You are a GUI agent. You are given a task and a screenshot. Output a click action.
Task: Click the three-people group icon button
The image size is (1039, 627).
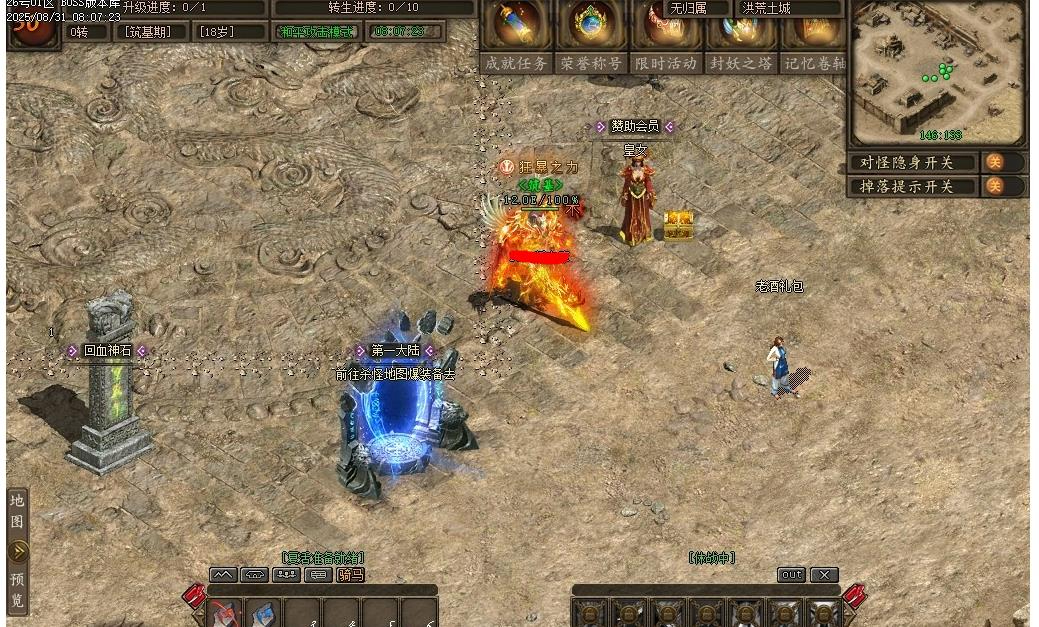click(x=286, y=575)
